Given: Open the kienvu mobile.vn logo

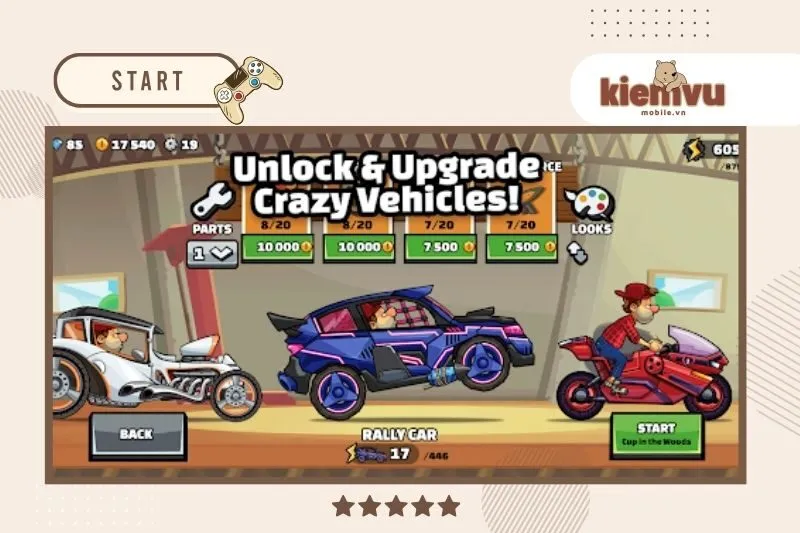Looking at the screenshot, I should 662,88.
